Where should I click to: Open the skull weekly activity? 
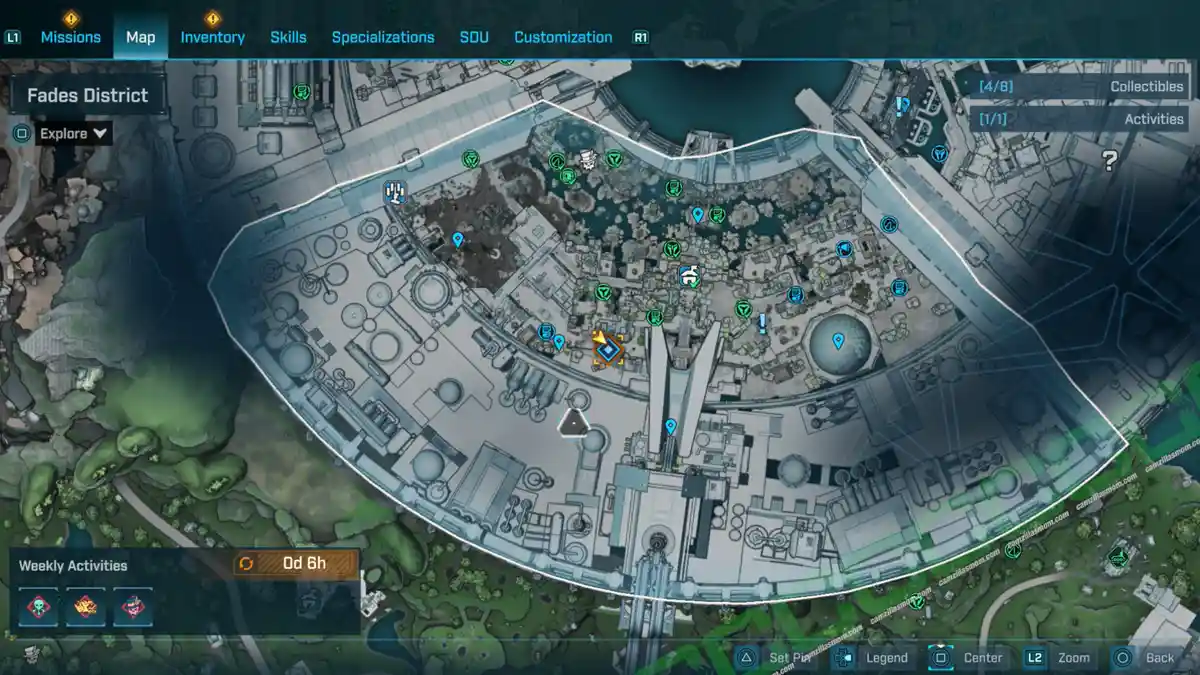38,606
